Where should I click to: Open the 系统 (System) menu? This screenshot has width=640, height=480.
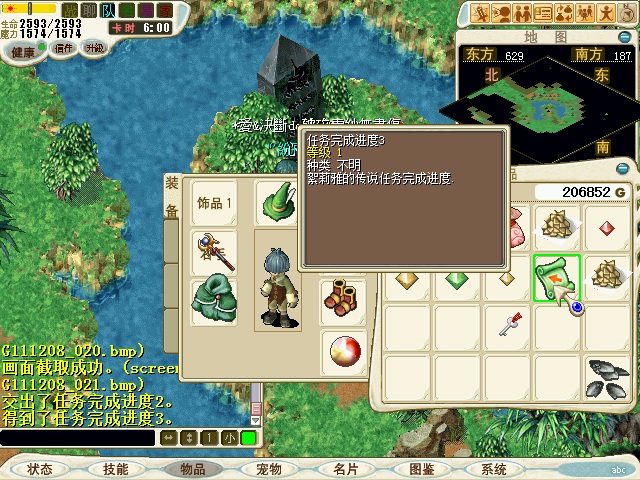point(494,468)
